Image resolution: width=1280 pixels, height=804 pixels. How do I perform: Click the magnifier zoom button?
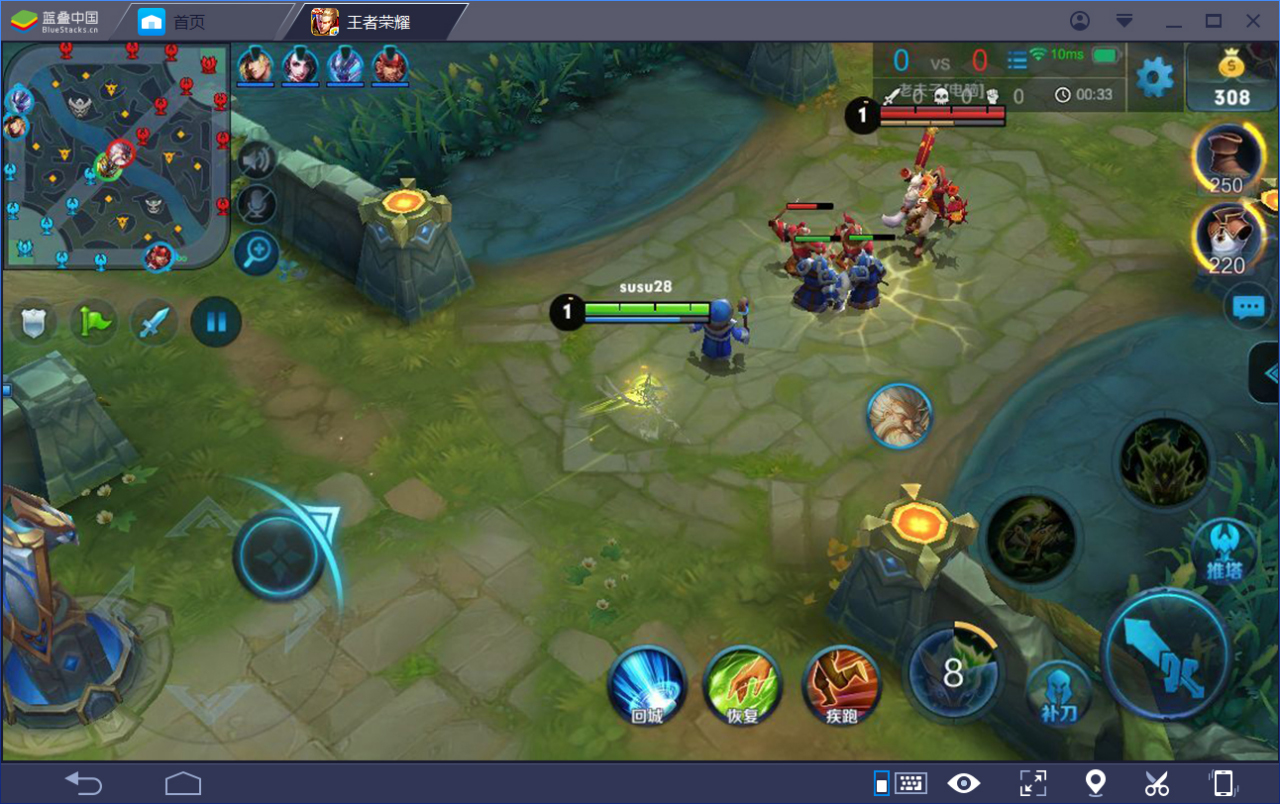point(256,253)
